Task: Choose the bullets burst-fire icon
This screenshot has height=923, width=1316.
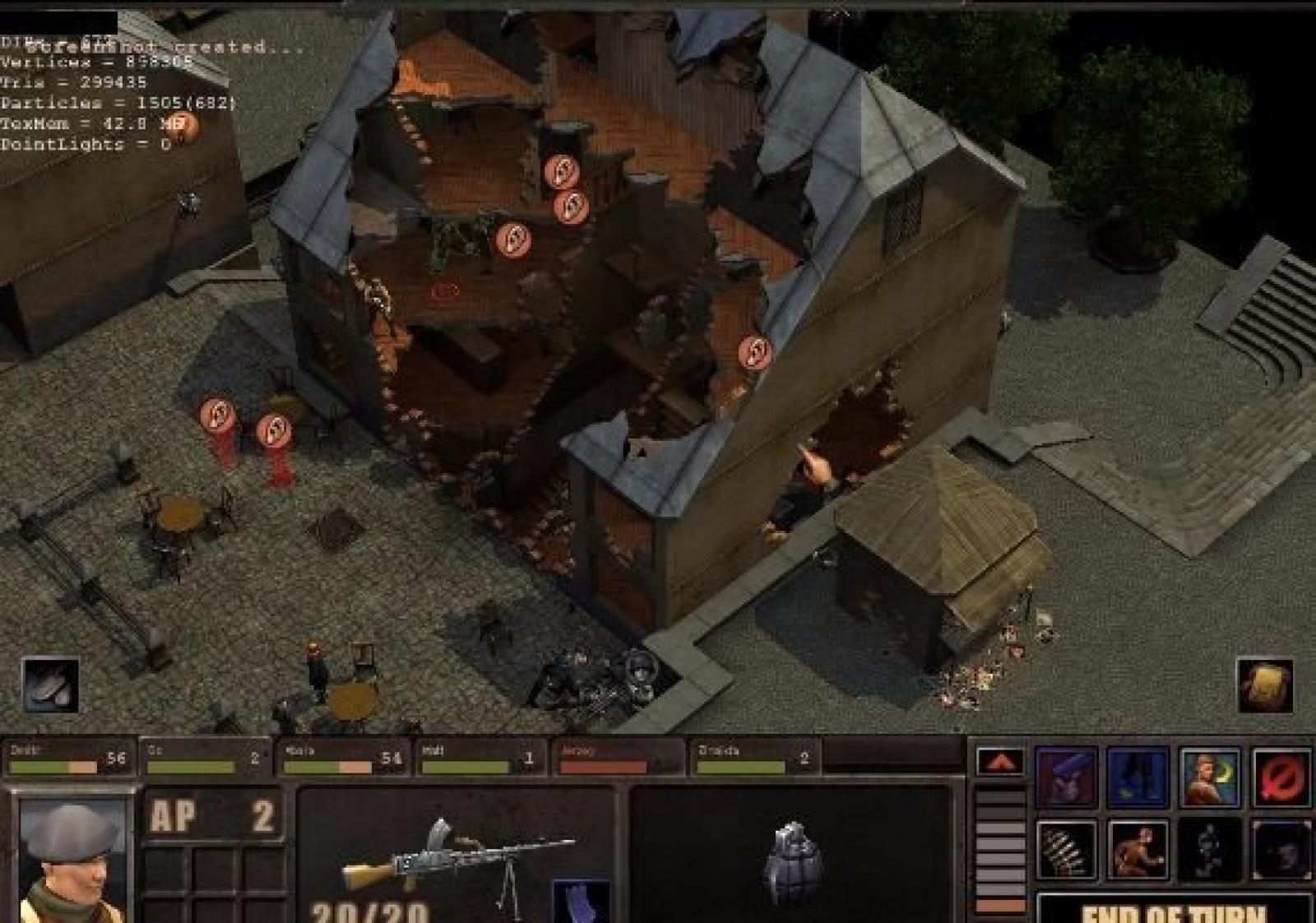Action: pos(1066,851)
